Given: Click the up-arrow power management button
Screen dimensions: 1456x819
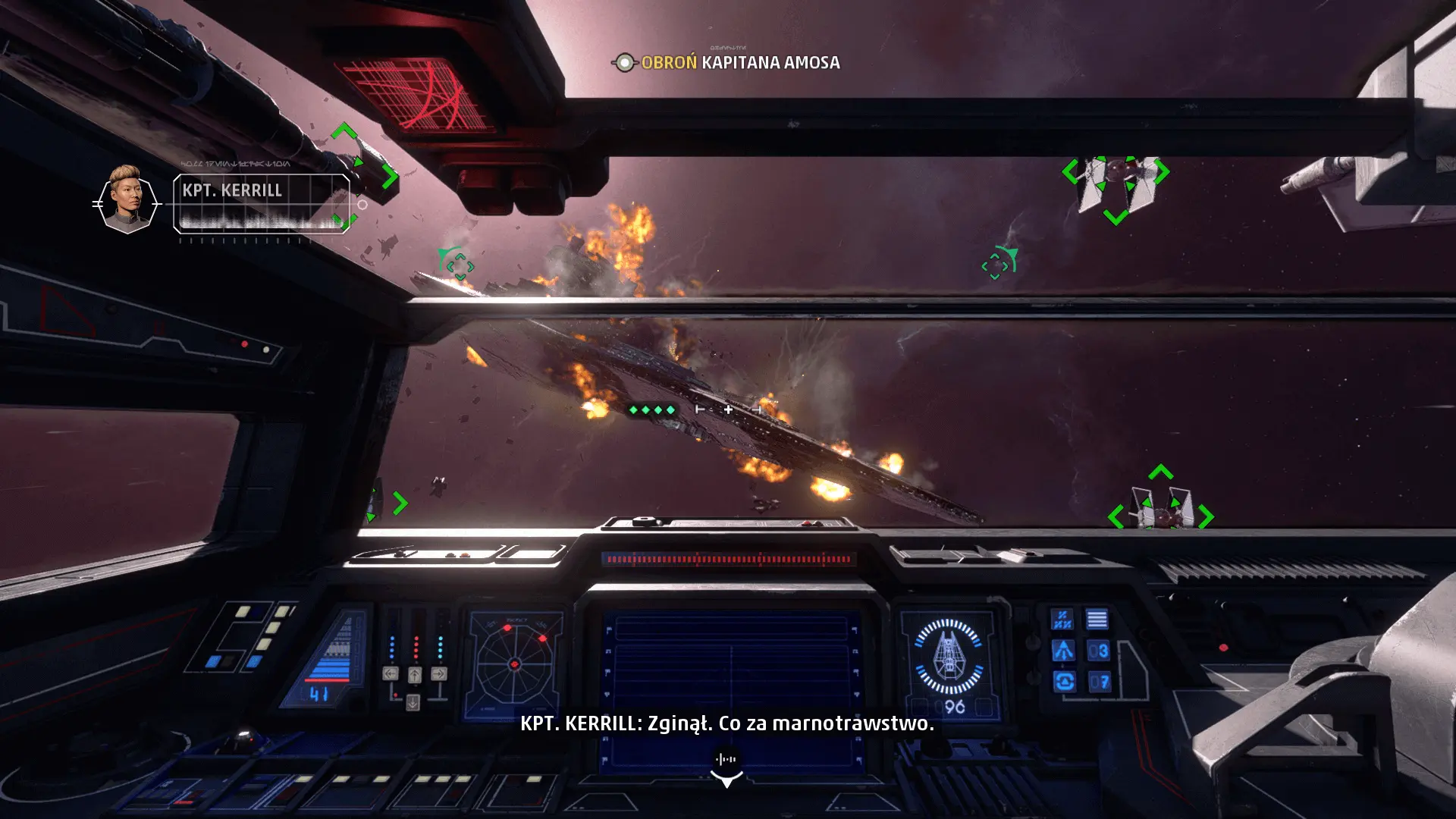Looking at the screenshot, I should pos(415,674).
